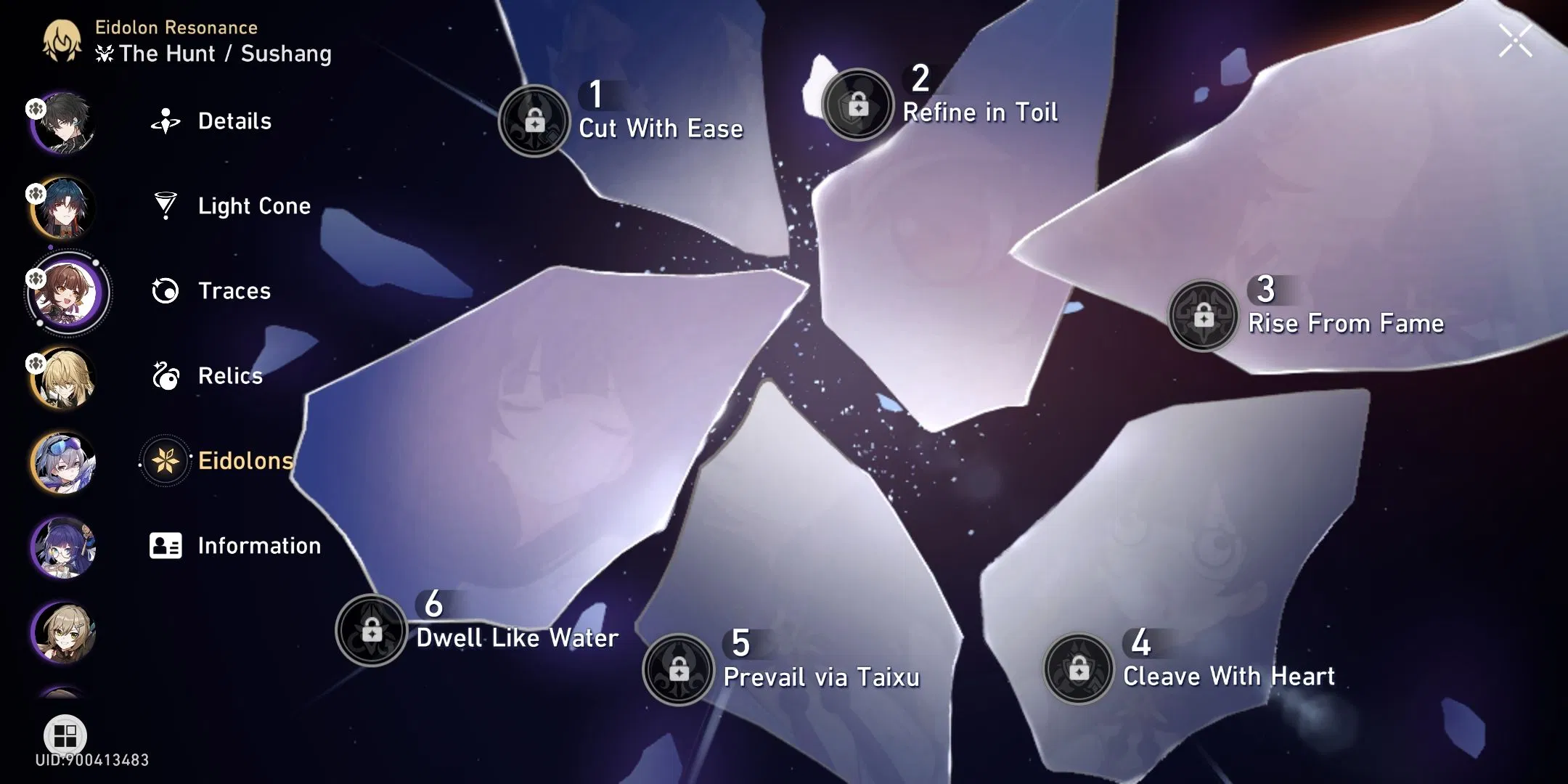This screenshot has width=1568, height=784.
Task: Open the Information card icon
Action: click(x=168, y=545)
